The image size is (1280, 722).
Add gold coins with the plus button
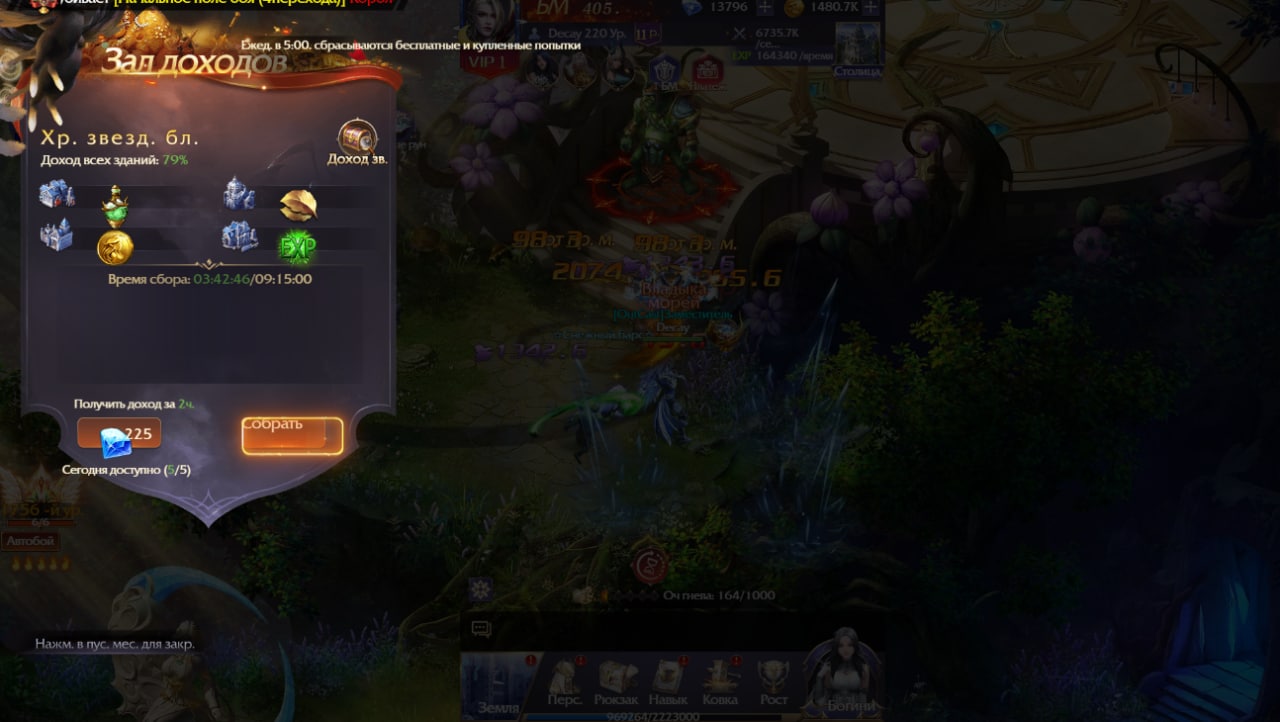click(870, 8)
